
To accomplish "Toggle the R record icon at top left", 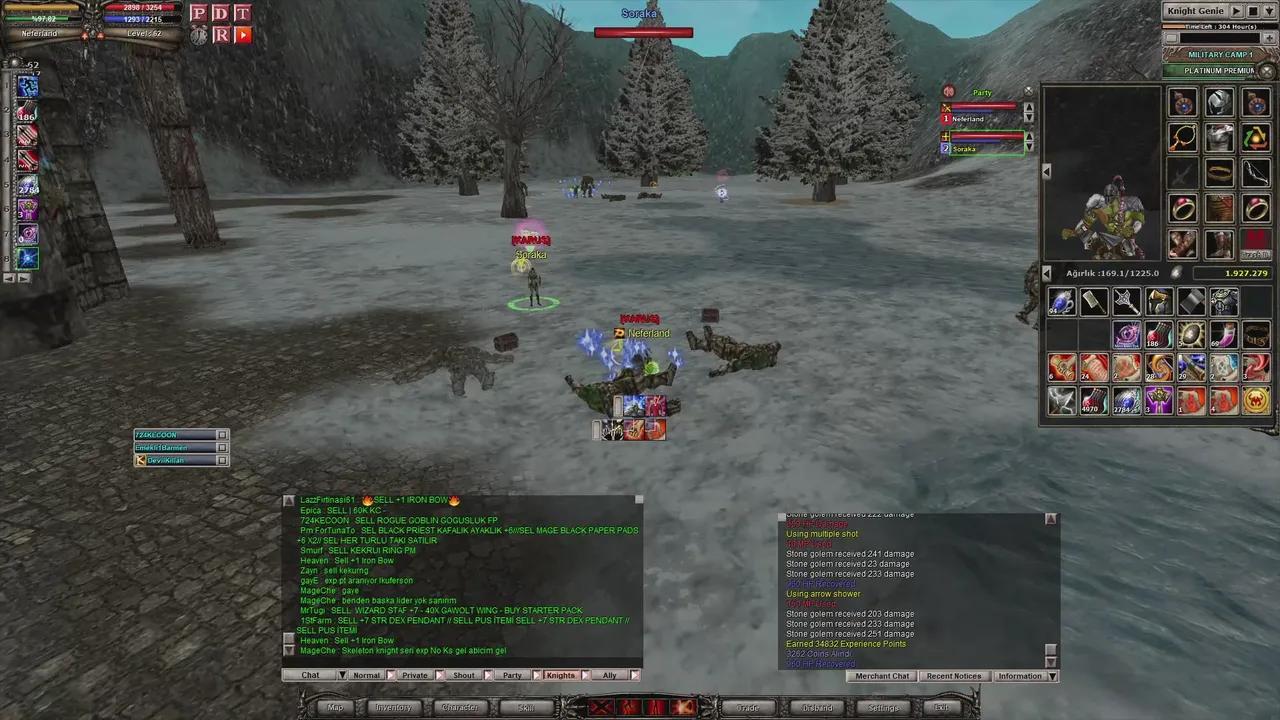I will click(220, 34).
